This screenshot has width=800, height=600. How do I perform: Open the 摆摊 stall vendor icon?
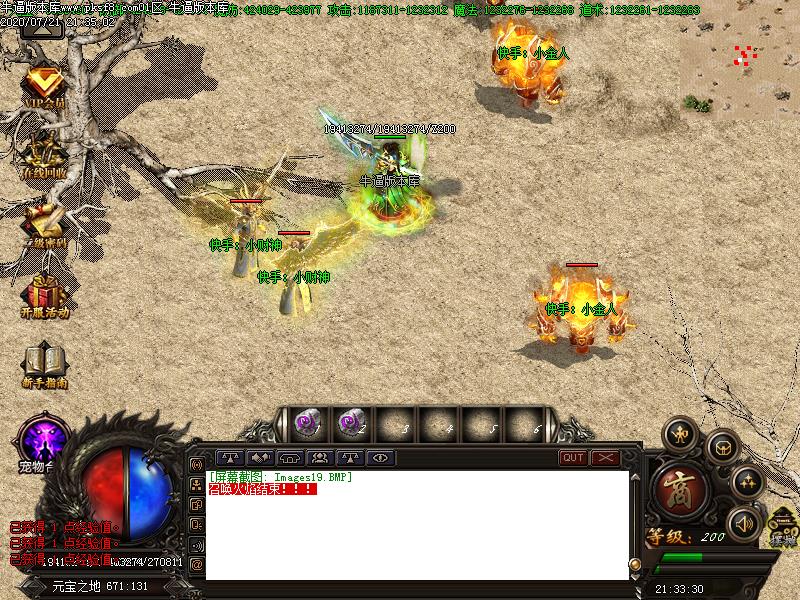tap(781, 527)
